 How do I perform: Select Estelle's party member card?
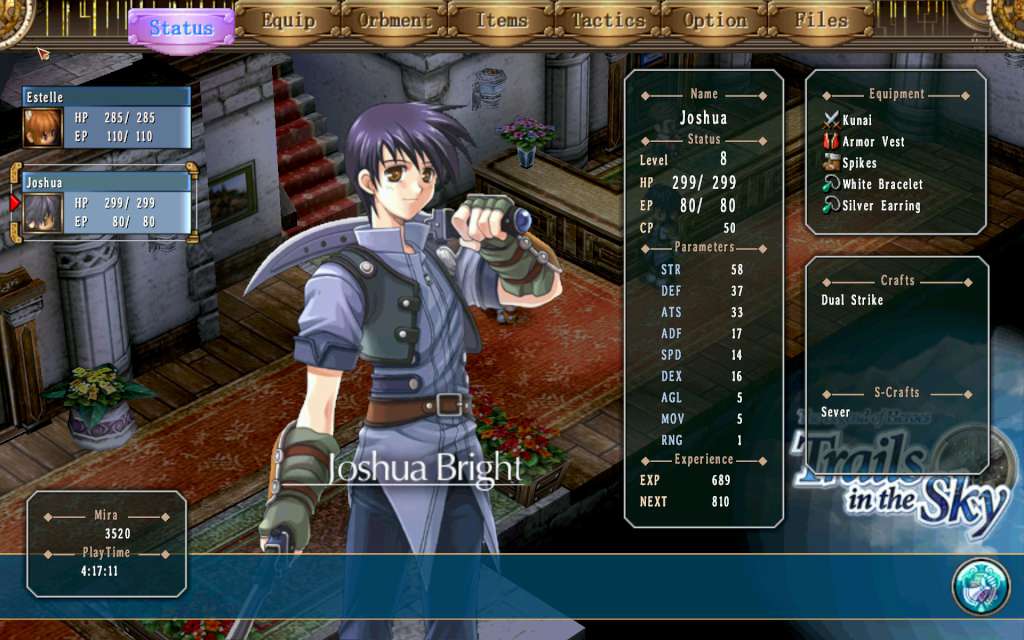pos(107,118)
